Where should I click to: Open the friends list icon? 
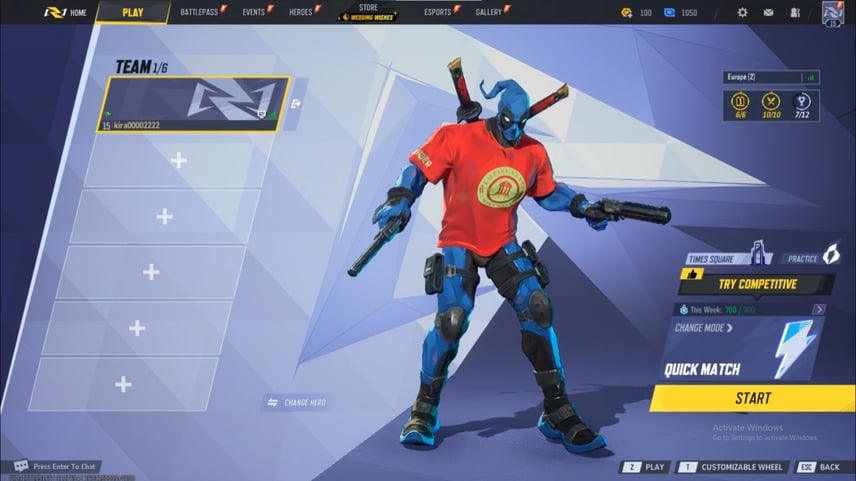[795, 13]
